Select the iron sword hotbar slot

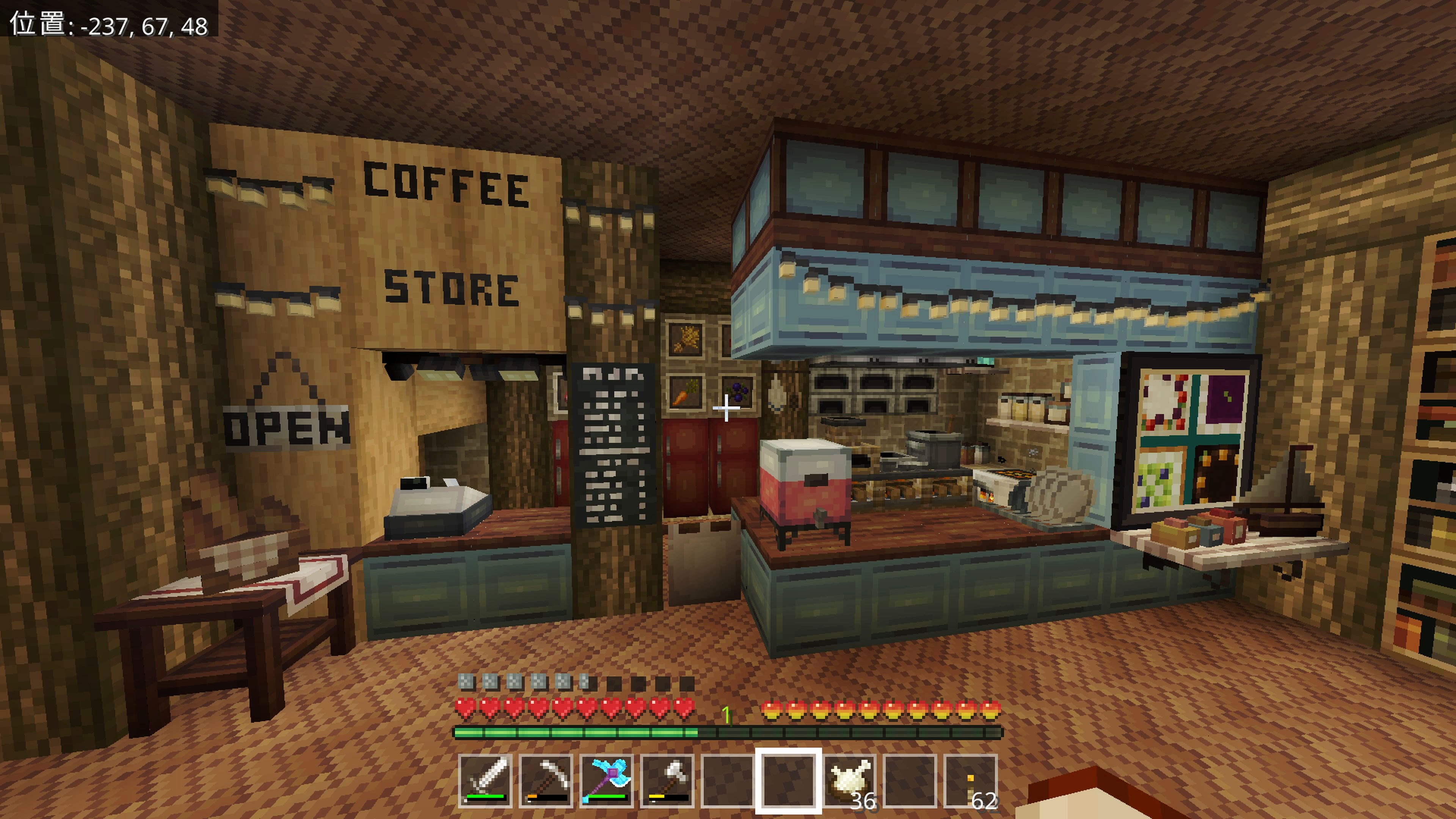point(485,781)
